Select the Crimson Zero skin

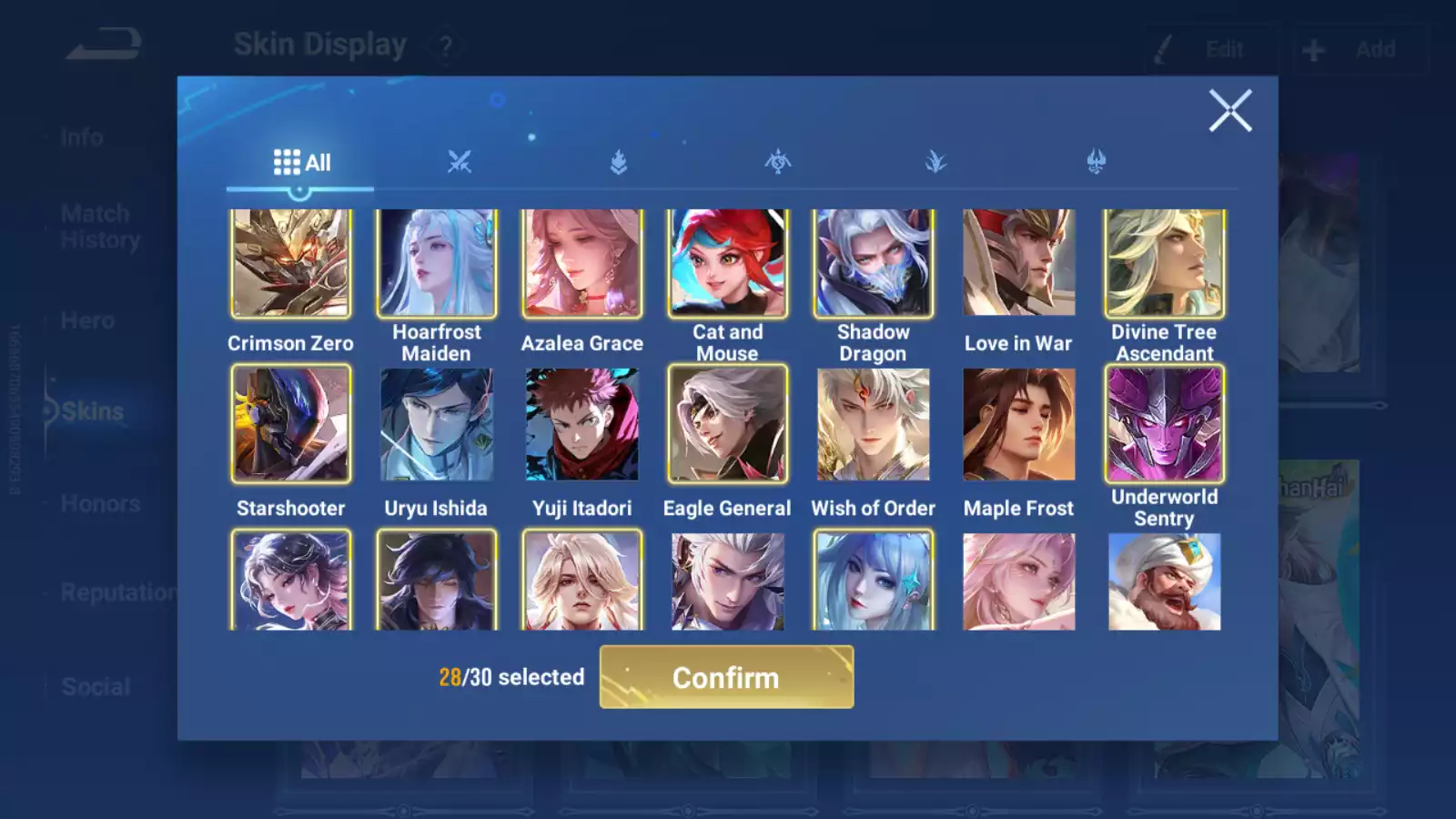point(290,264)
